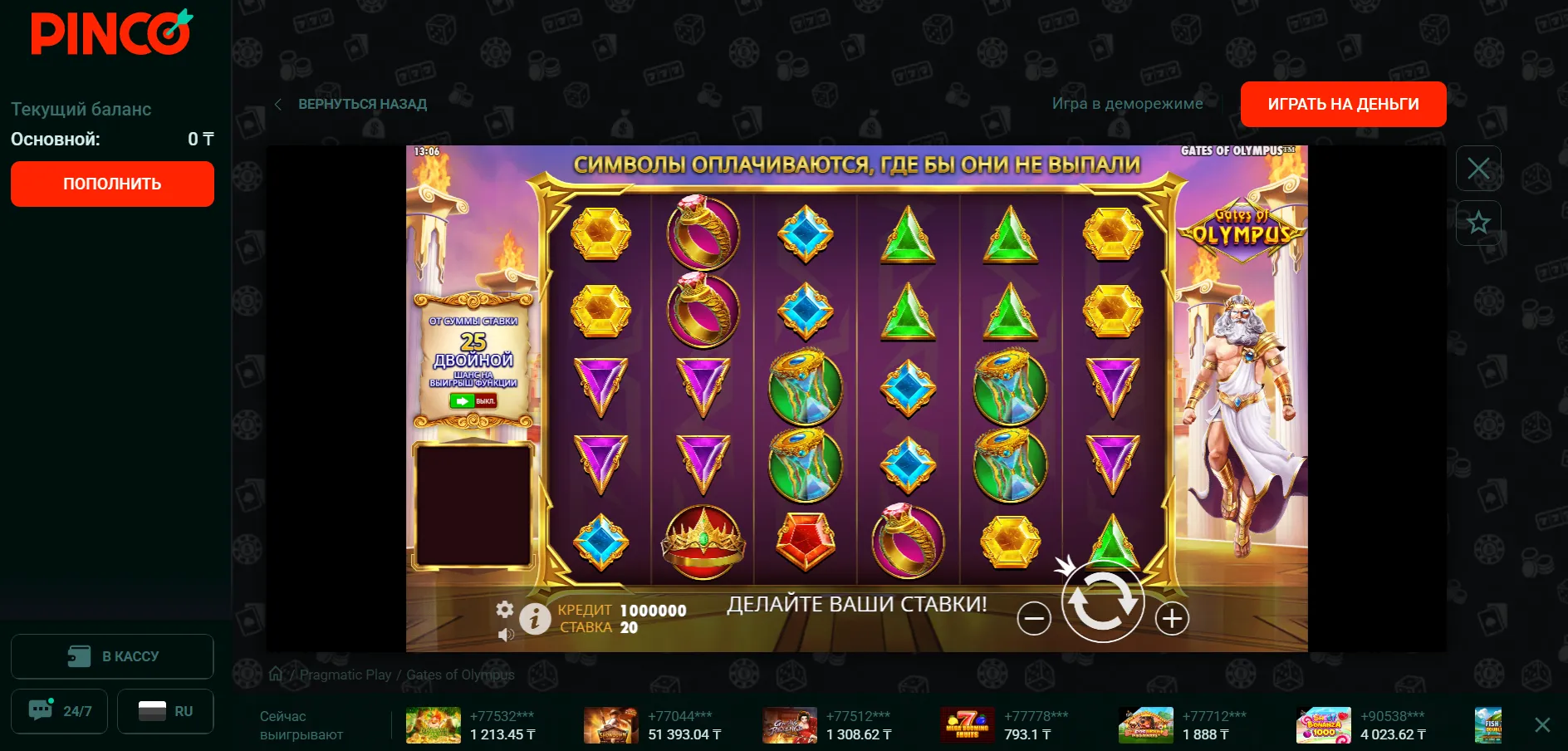1568x751 pixels.
Task: Click the Pragmatic Play breadcrumb link
Action: coord(345,675)
